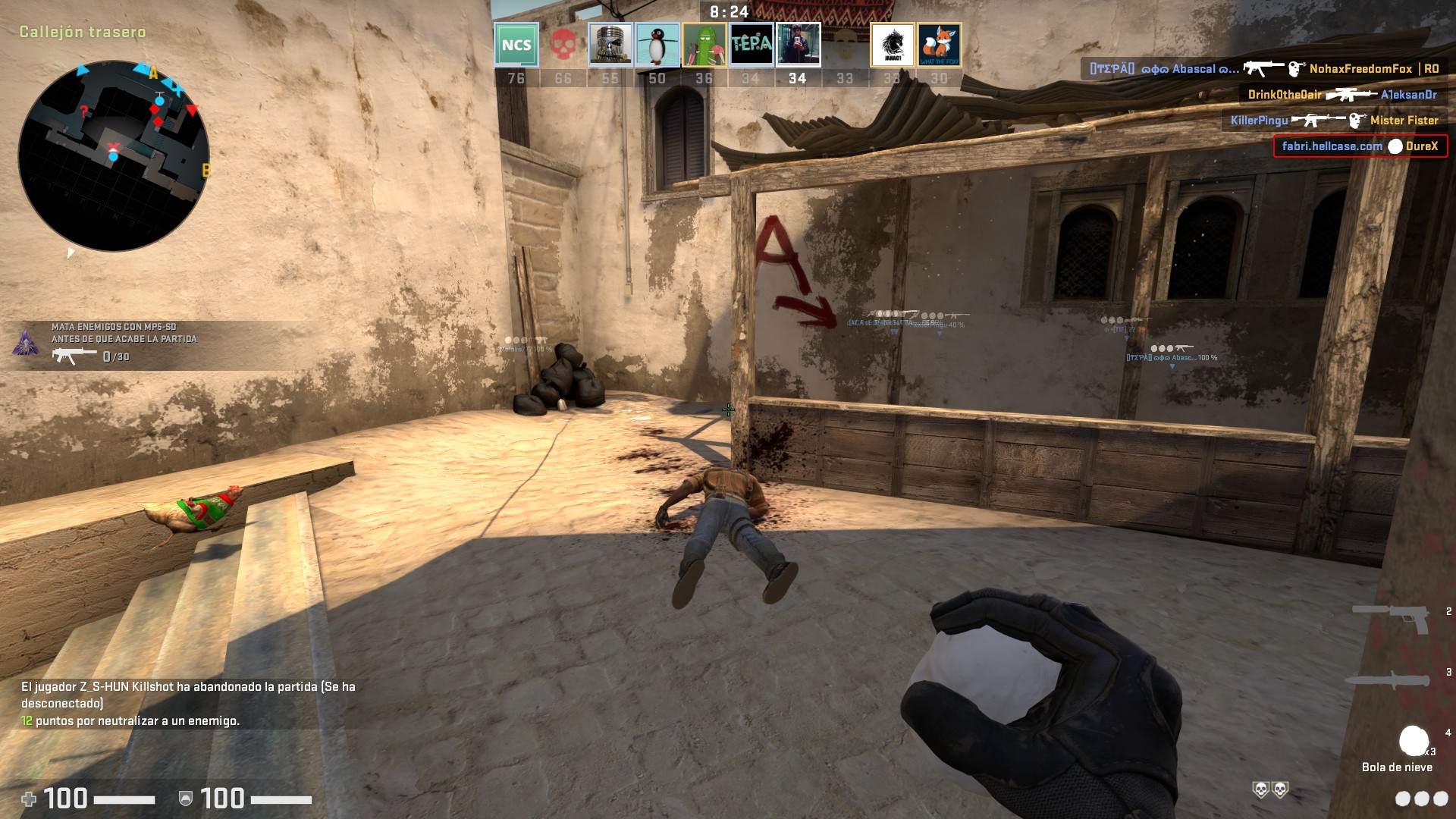This screenshot has height=819, width=1456.
Task: Click the NohaxFreedomFox kill feed entry
Action: (1264, 69)
